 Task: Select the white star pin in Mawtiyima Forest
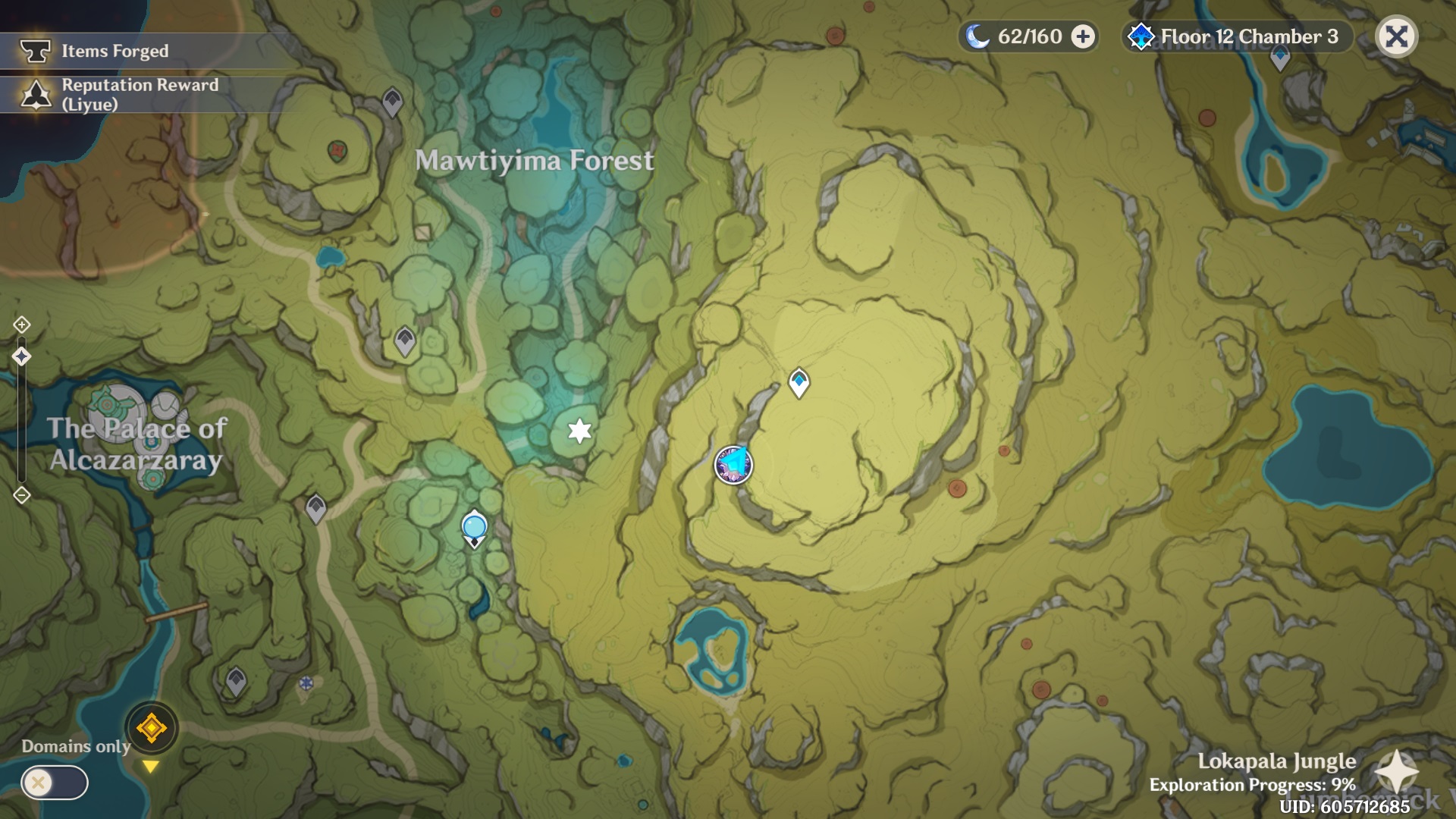(579, 432)
